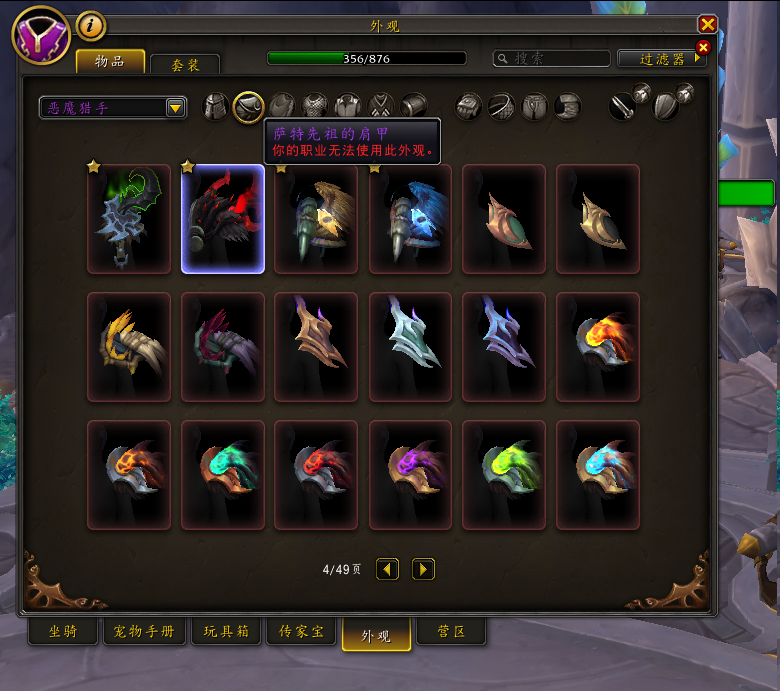
Task: Go to the next page of appearances
Action: [423, 569]
